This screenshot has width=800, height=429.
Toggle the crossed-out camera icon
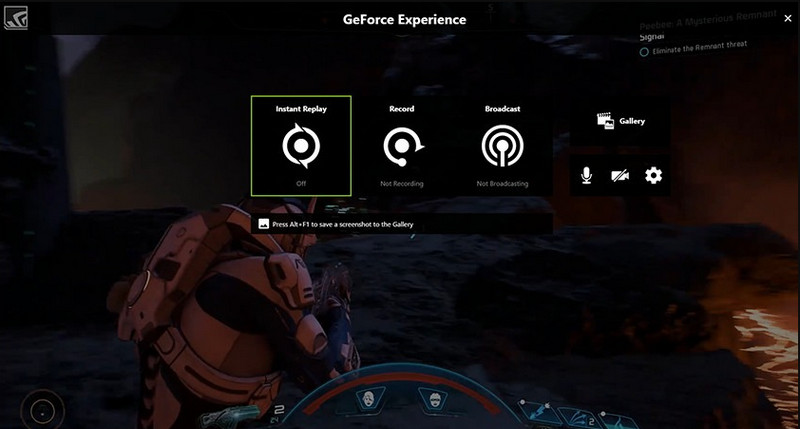(620, 176)
